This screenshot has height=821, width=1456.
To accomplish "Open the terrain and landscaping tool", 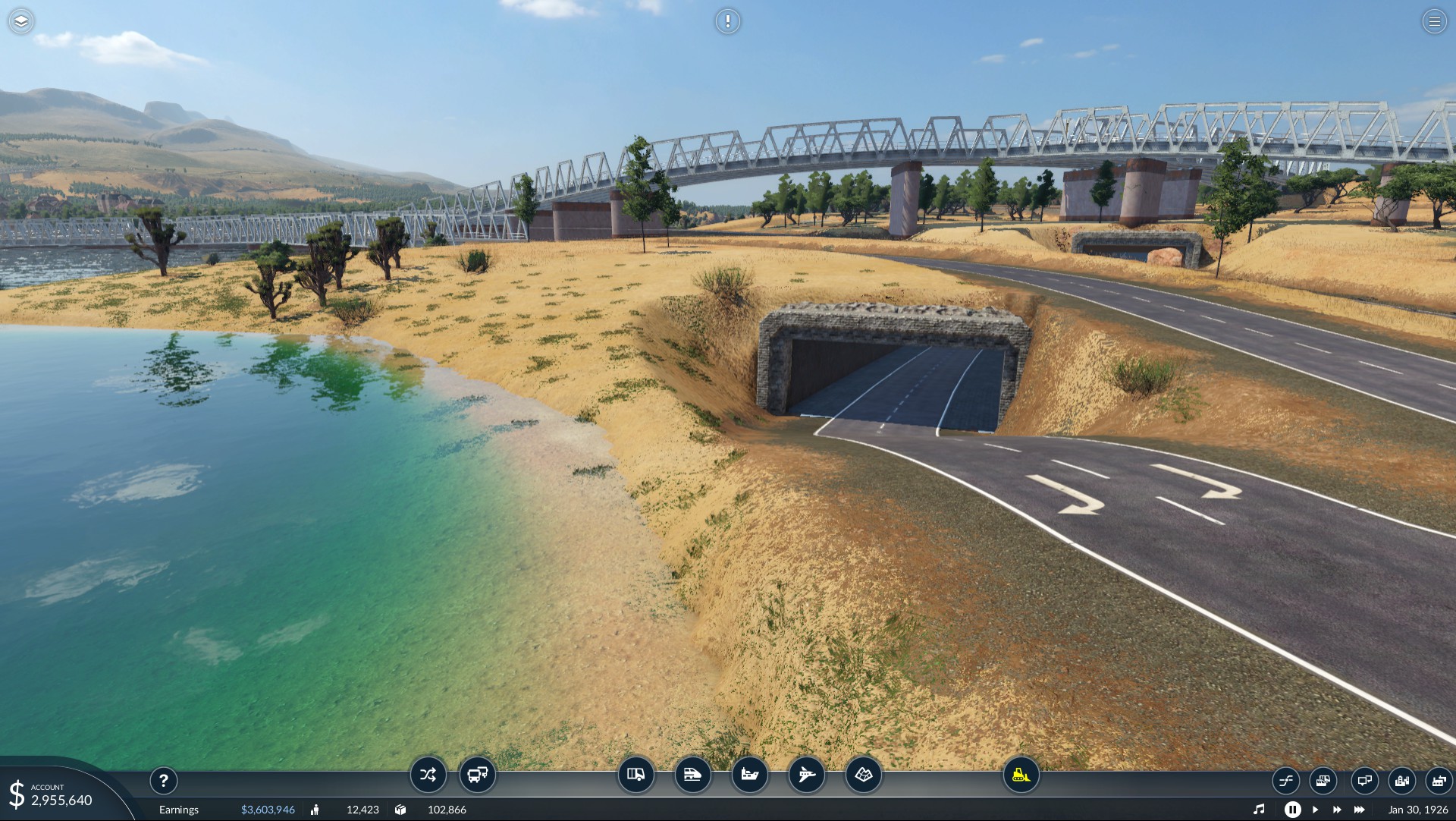I will click(x=863, y=775).
